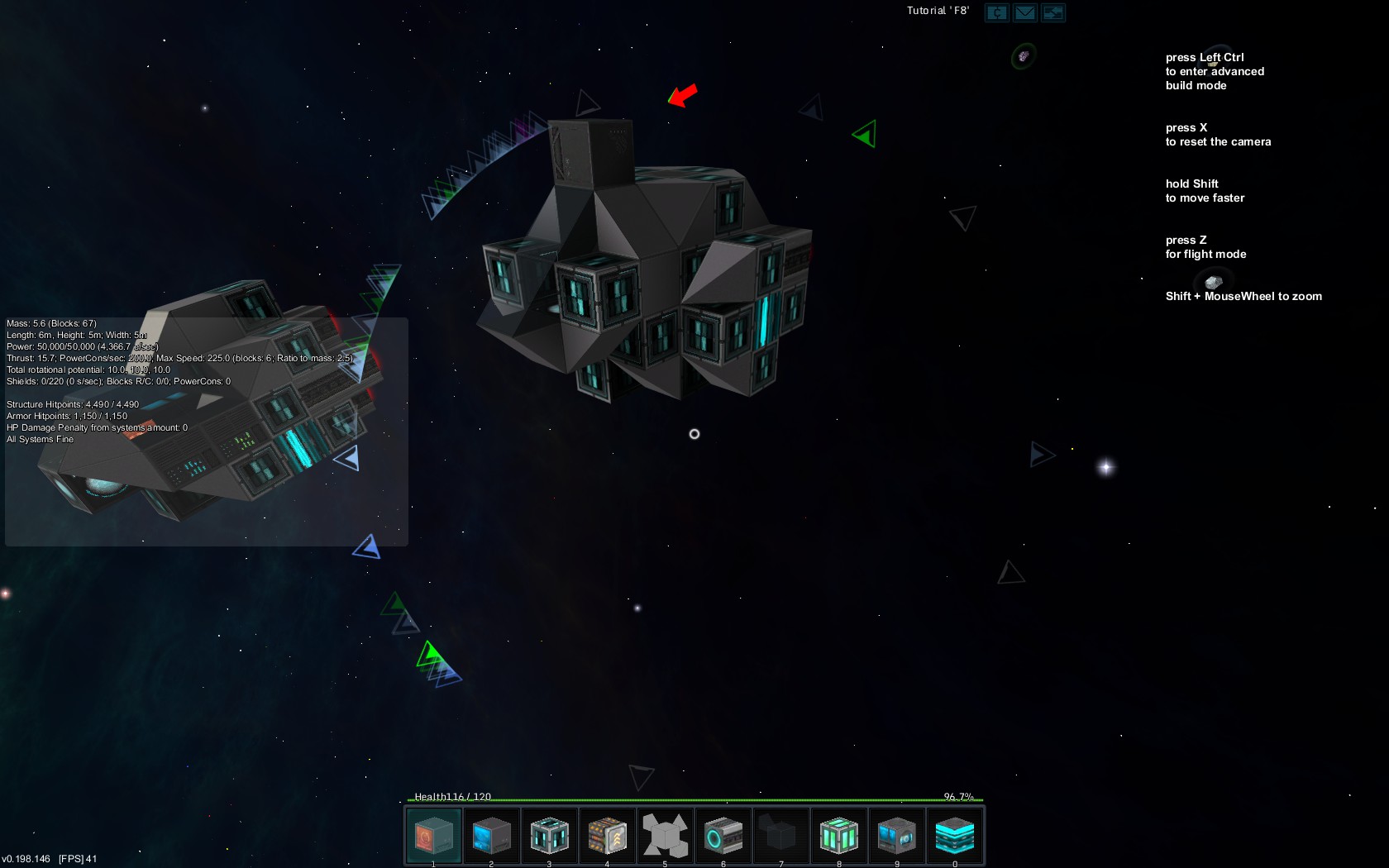1389x868 pixels.
Task: Choose the cyan-windowed power block slot
Action: point(549,836)
